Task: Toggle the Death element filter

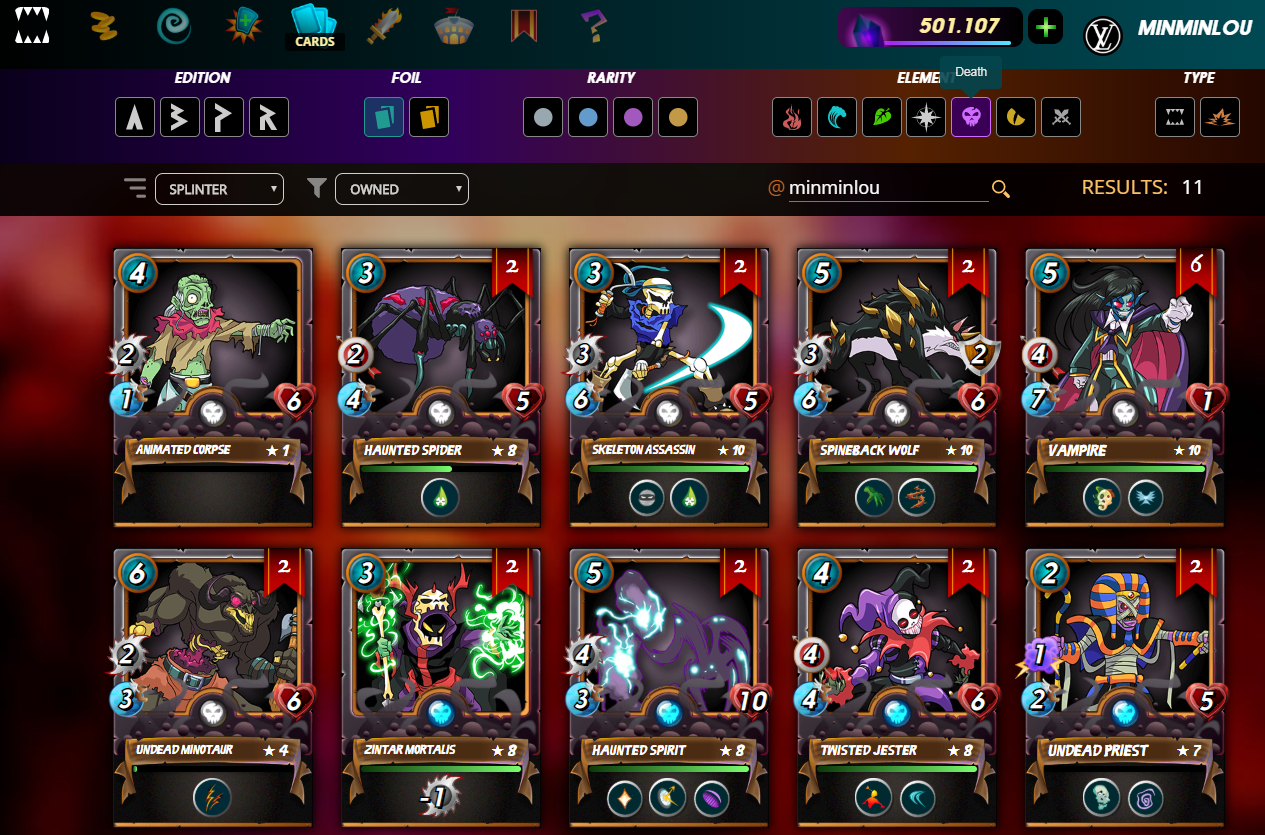Action: (971, 118)
